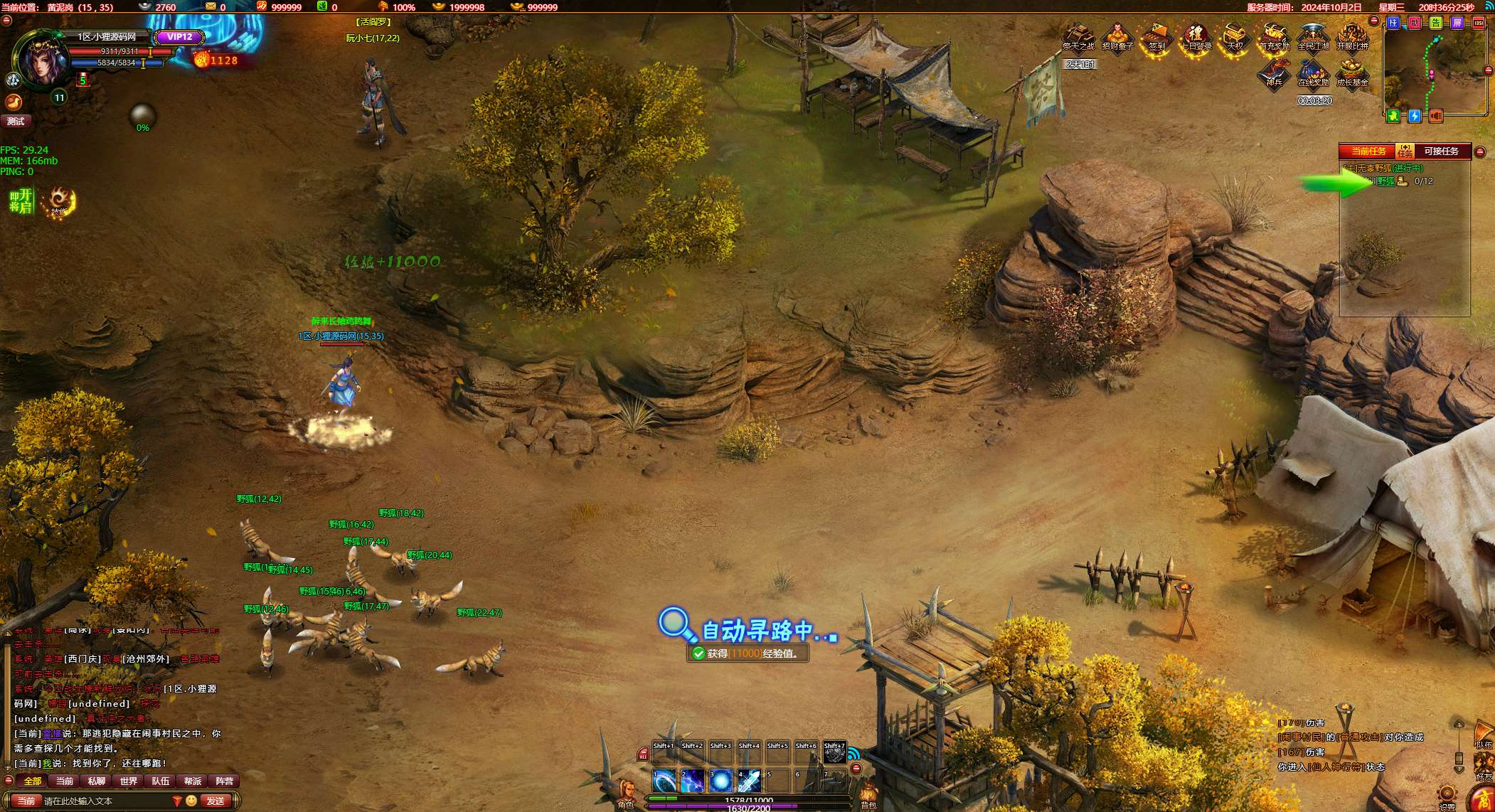Click the chat text input field
This screenshot has width=1495, height=812.
pos(107,801)
